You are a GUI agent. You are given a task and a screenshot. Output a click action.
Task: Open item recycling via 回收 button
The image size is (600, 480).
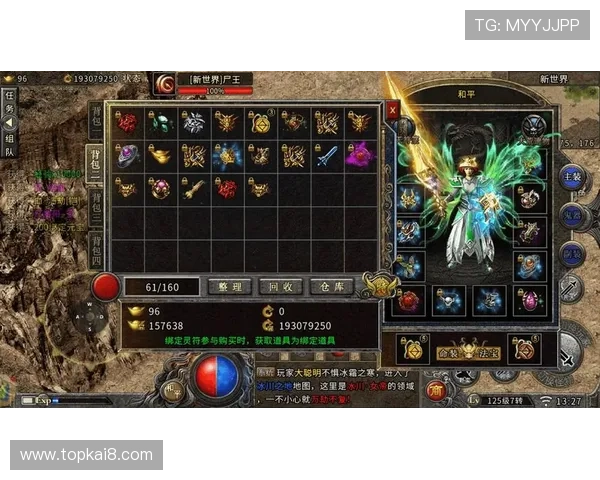(280, 287)
